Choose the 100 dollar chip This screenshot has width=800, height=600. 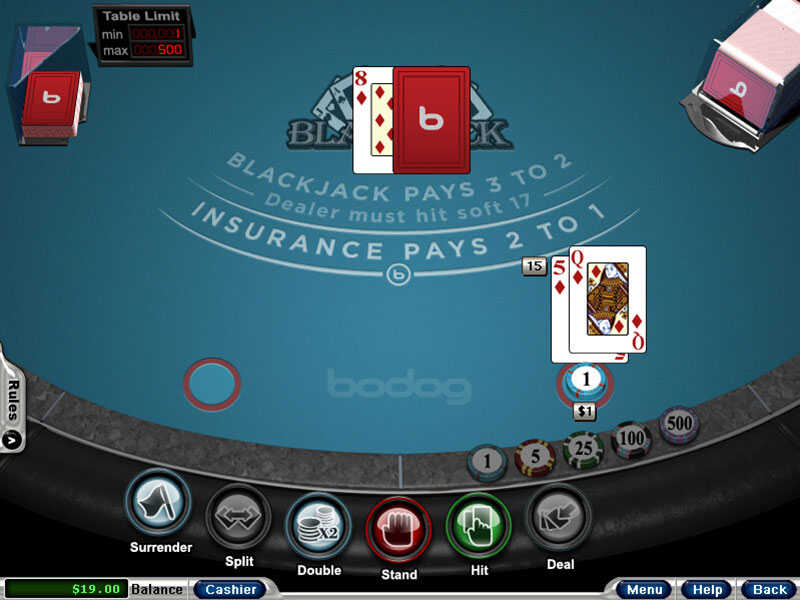coord(631,438)
